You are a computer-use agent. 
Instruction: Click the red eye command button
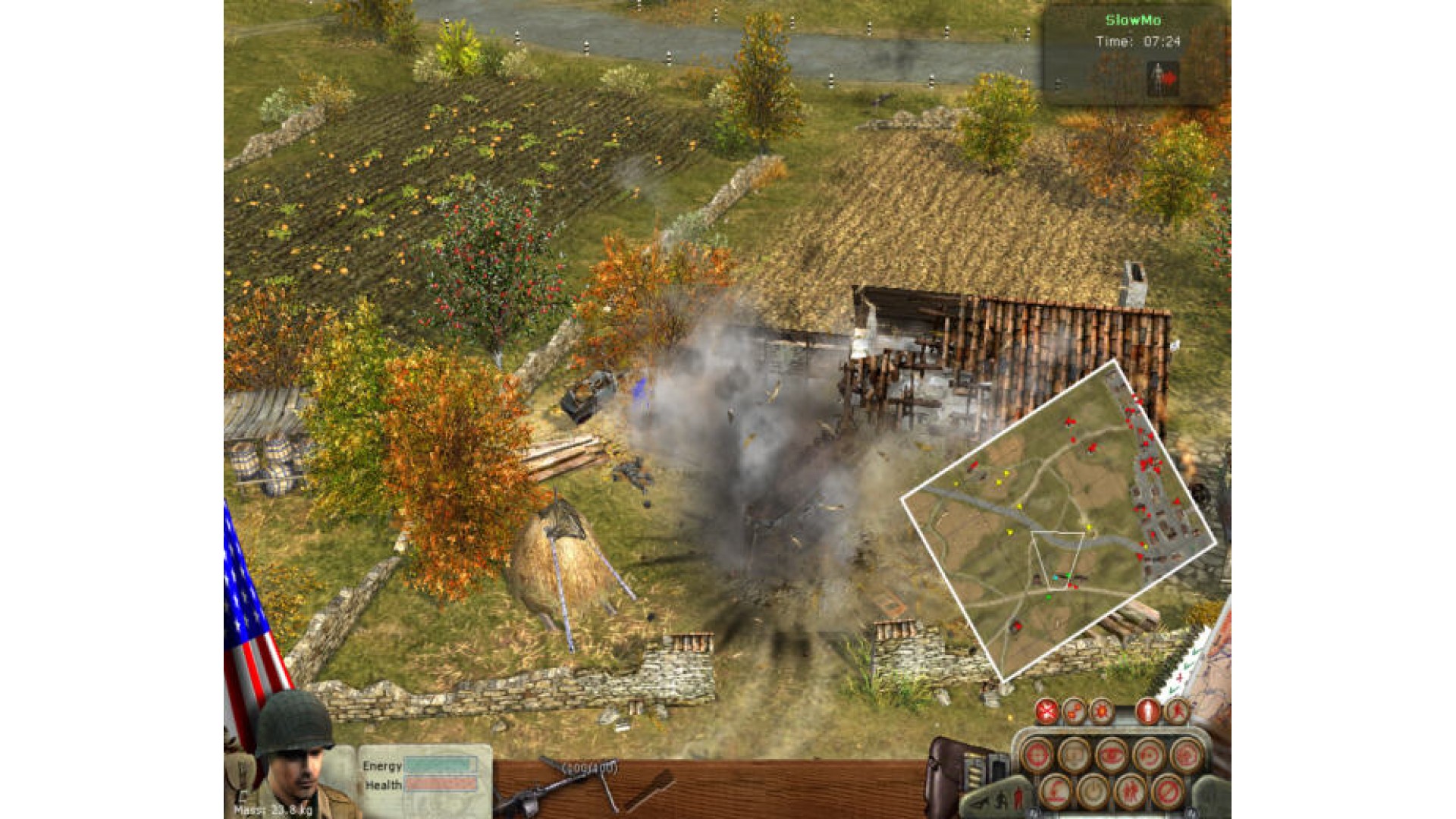coord(1111,755)
